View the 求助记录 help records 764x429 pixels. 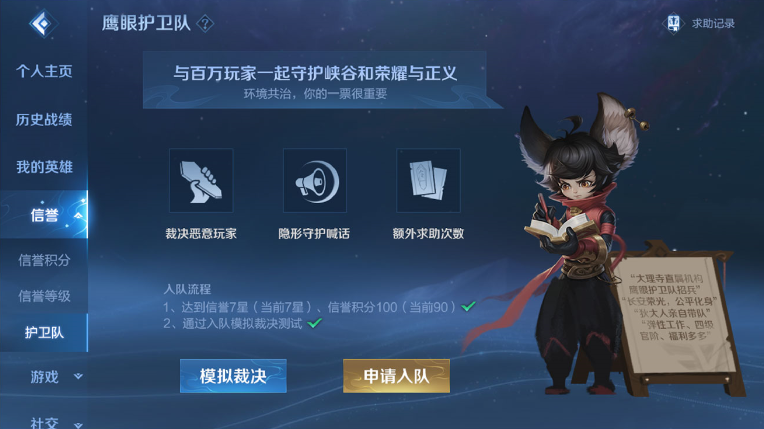(704, 23)
